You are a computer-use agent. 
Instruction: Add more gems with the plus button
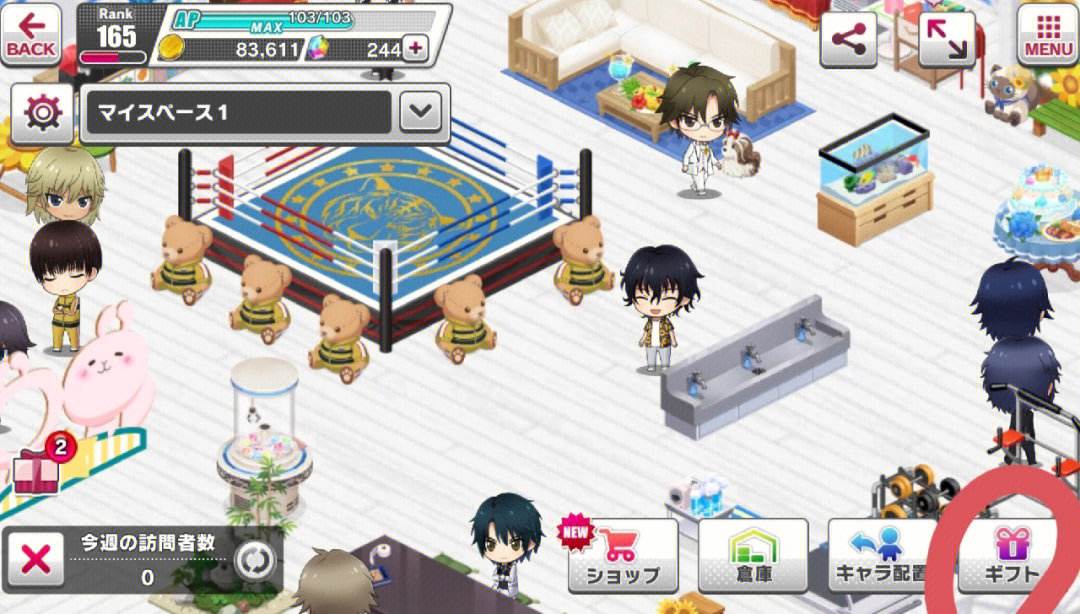[x=413, y=47]
